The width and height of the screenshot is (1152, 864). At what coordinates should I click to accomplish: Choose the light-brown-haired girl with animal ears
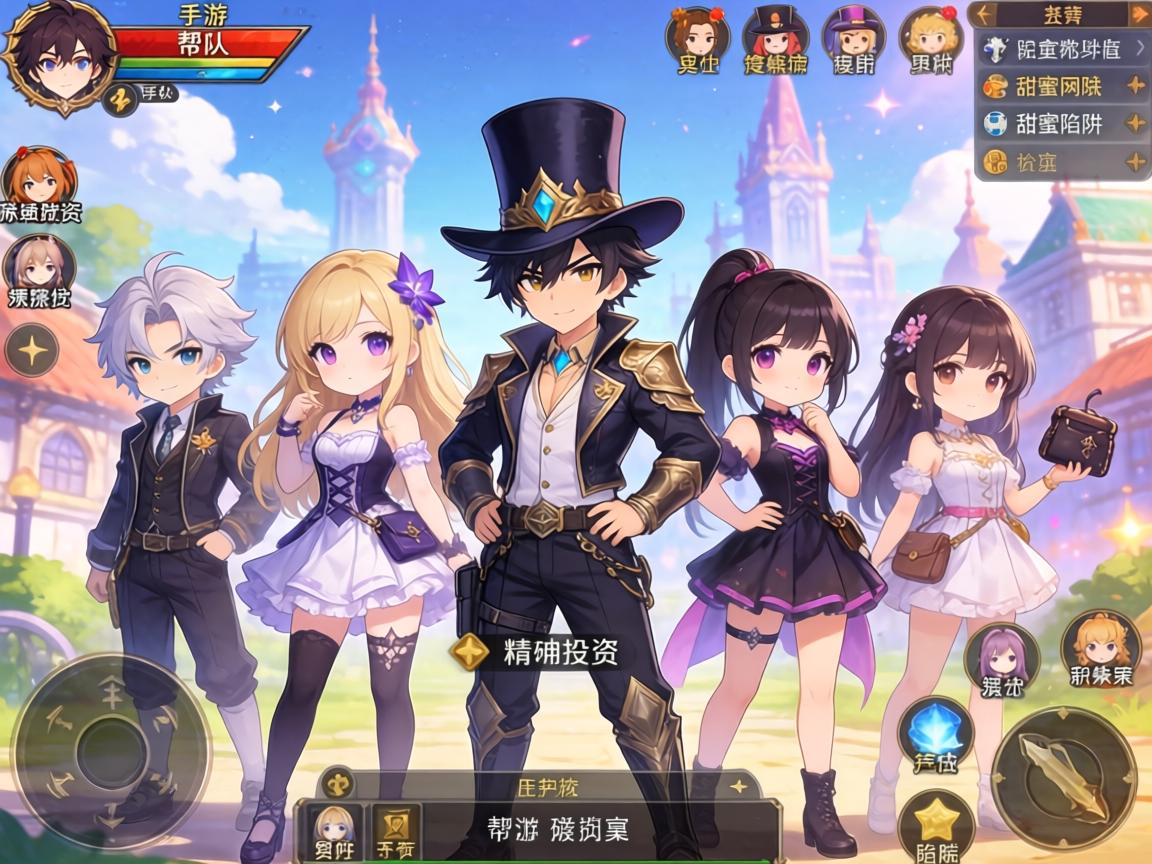click(40, 265)
